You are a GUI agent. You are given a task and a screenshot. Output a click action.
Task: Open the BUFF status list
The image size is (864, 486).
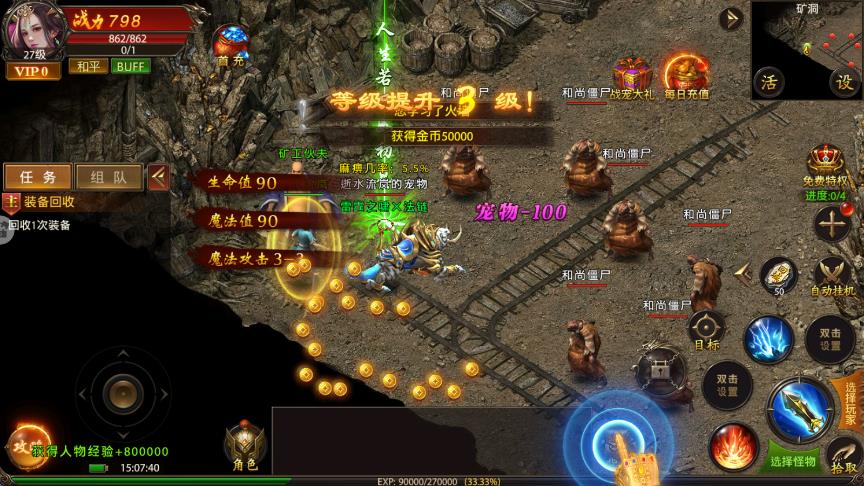131,66
